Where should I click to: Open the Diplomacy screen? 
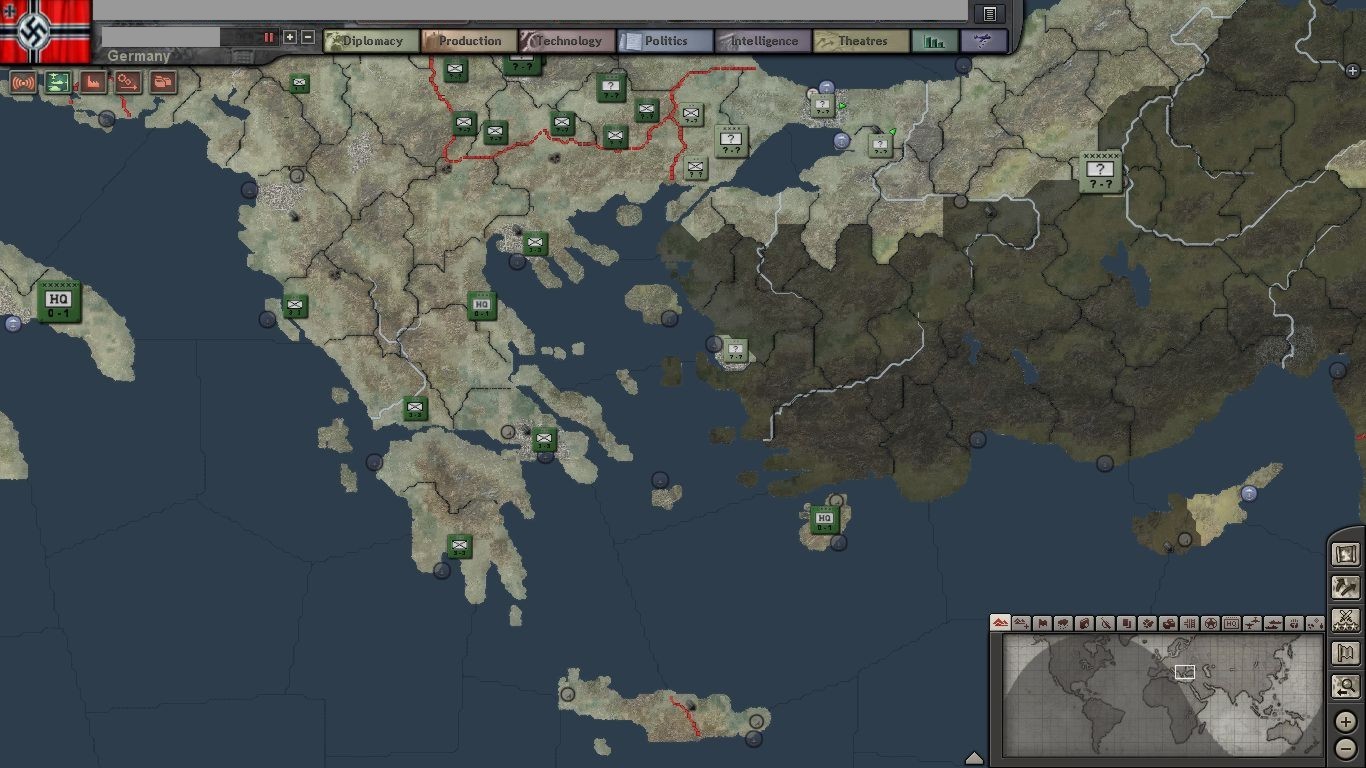[371, 41]
